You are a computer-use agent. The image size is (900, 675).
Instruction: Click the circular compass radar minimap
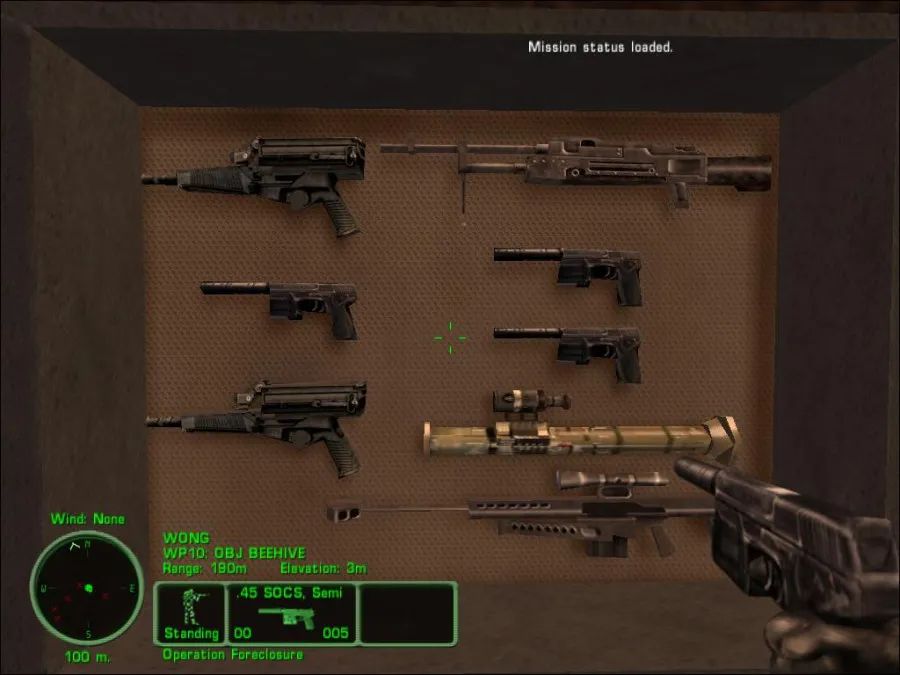pyautogui.click(x=87, y=588)
